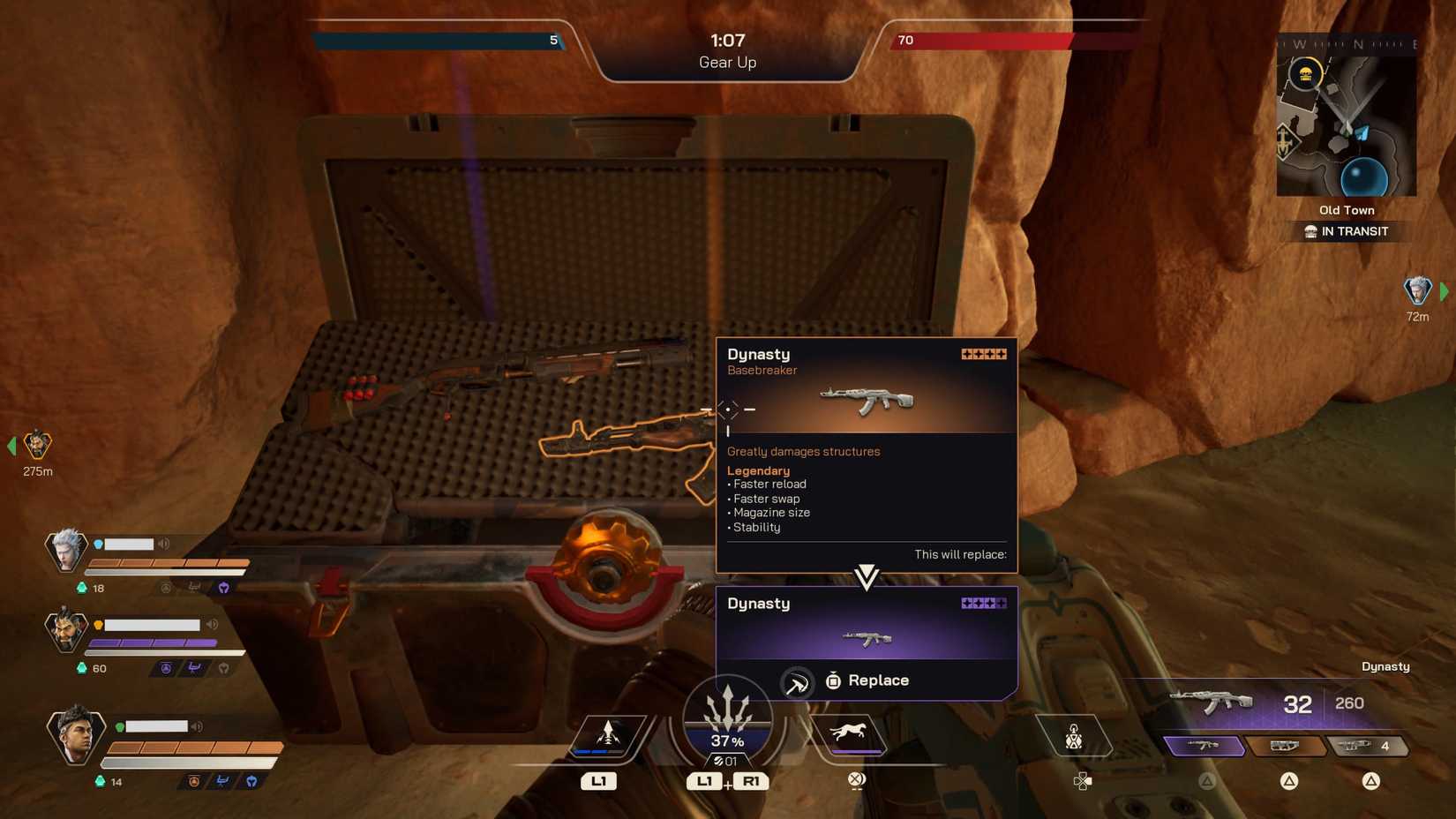Activate the upward arrow tactical ability
The width and height of the screenshot is (1456, 819).
608,734
